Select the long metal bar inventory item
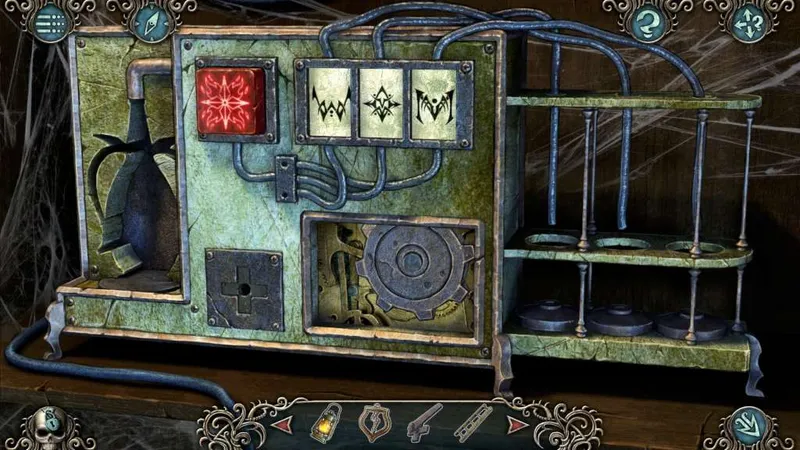This screenshot has width=800, height=450. point(472,421)
